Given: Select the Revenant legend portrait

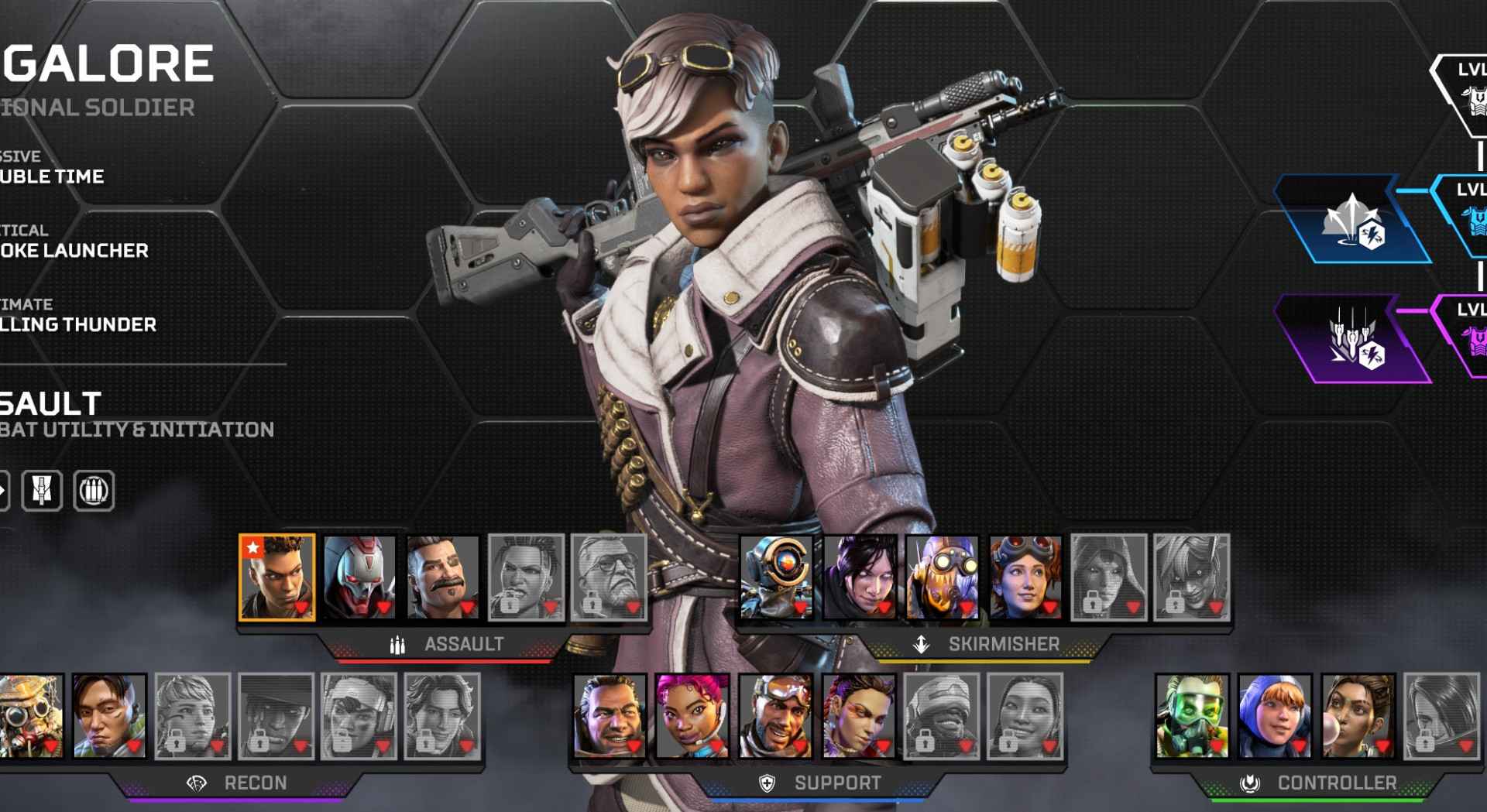Looking at the screenshot, I should point(359,577).
